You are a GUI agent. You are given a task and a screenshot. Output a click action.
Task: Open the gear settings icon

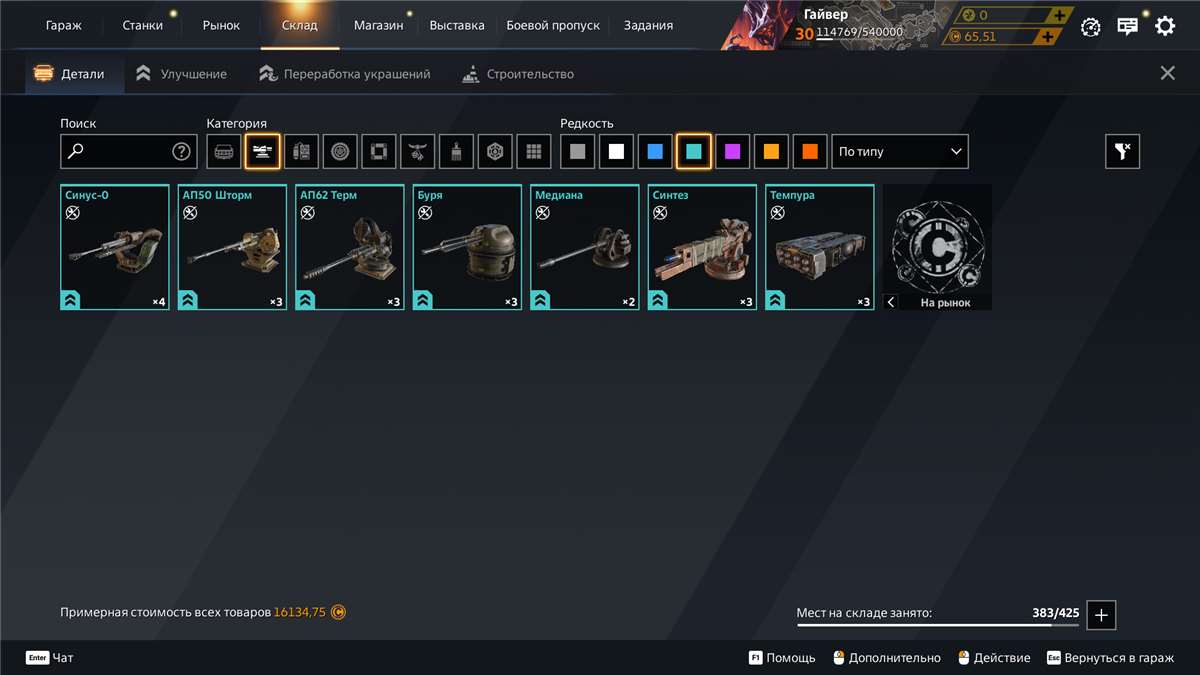coord(1165,26)
